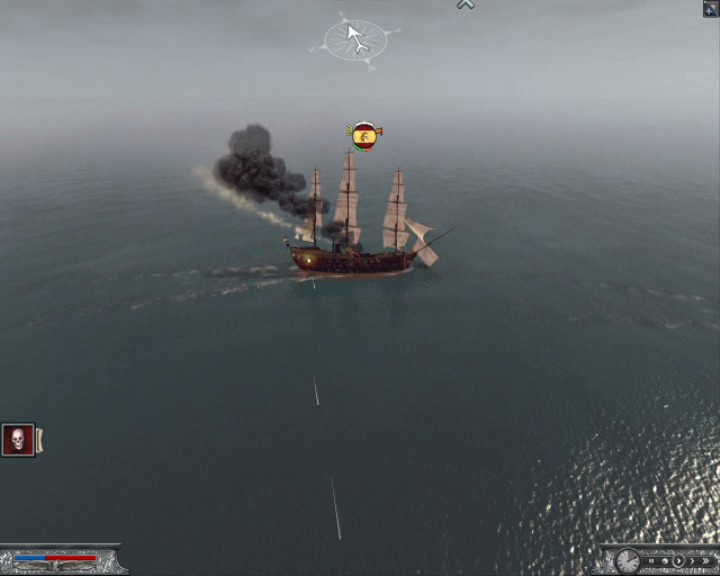Screen dimensions: 720x576
Task: Select the pirate skull unit card
Action: [18, 440]
